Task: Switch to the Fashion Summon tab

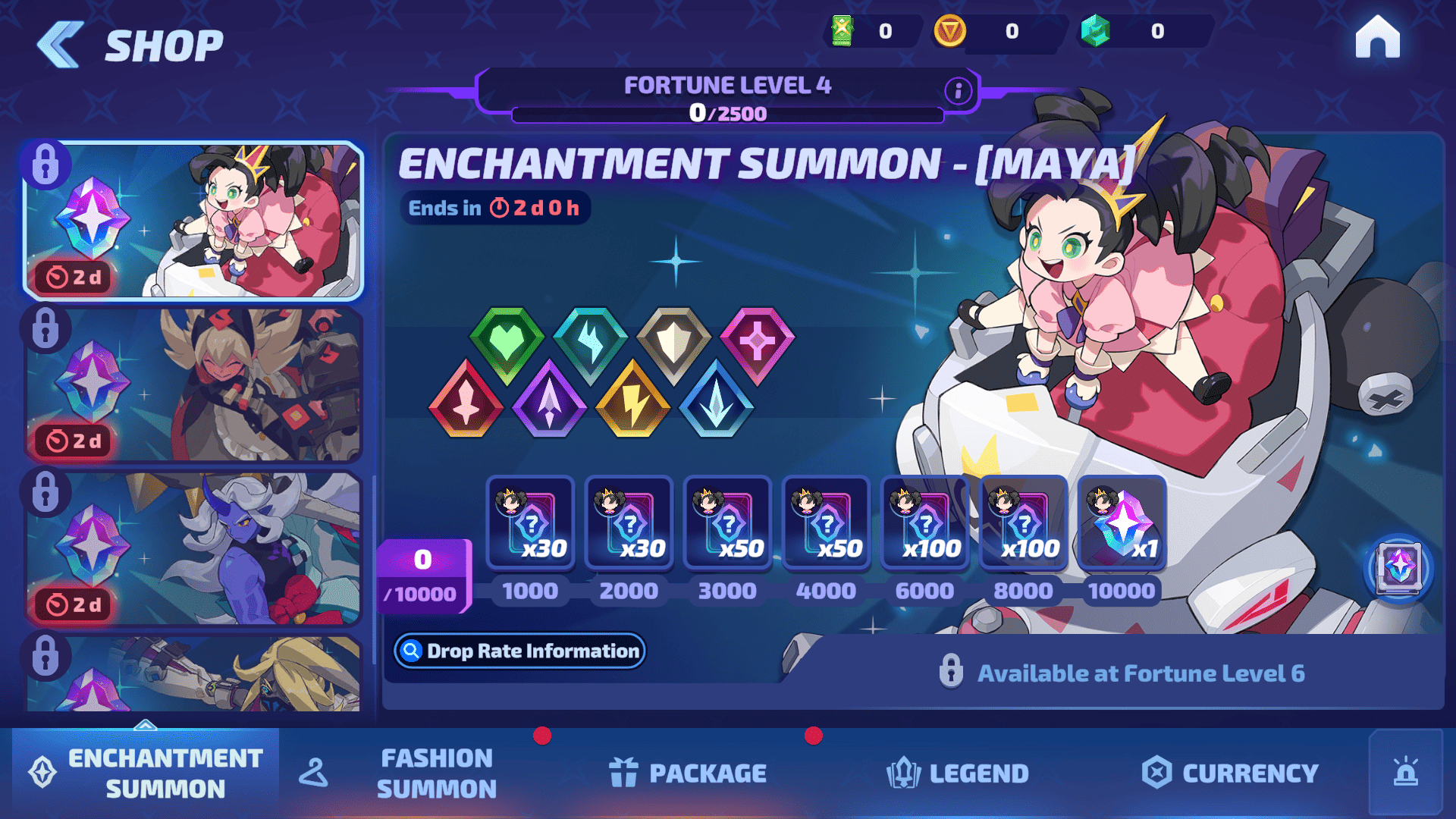Action: 436,773
